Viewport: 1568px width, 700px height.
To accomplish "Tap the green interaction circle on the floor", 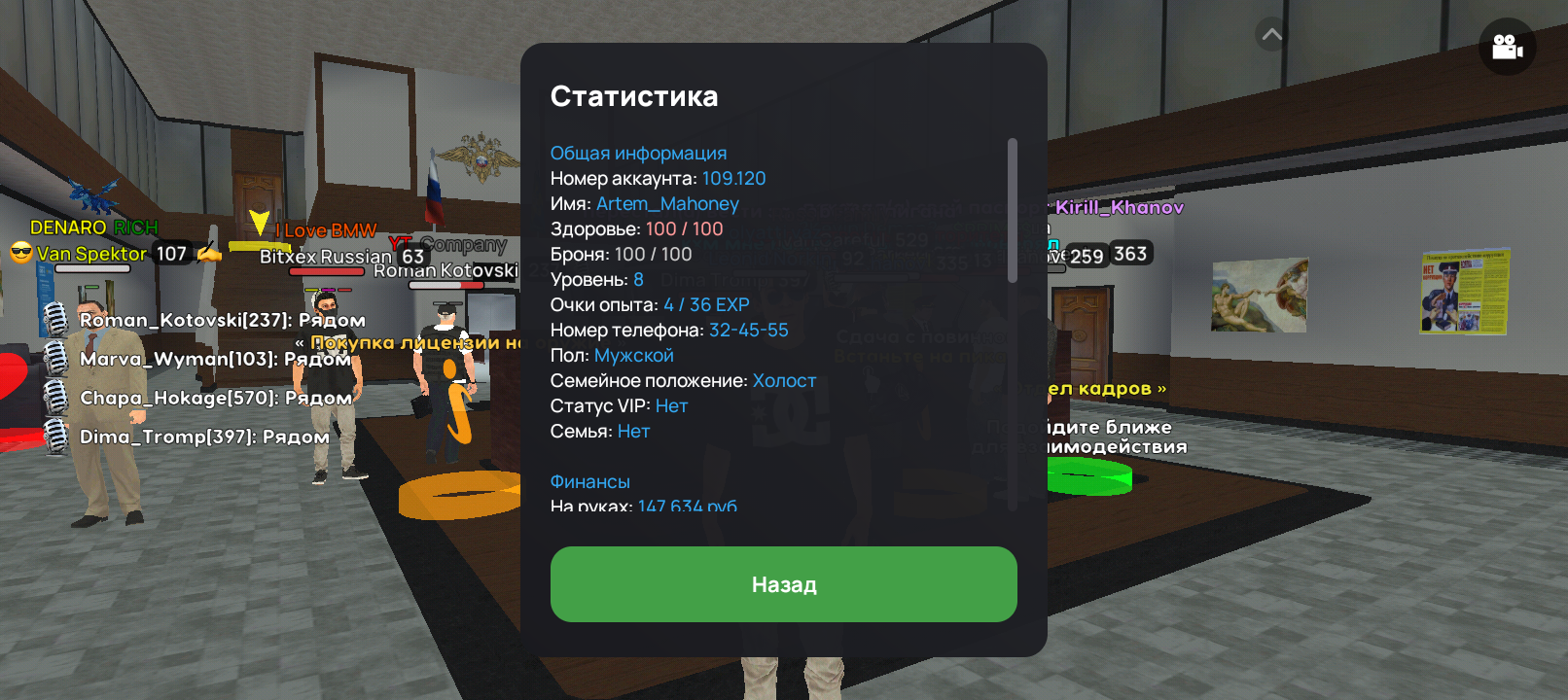I will click(x=1087, y=476).
